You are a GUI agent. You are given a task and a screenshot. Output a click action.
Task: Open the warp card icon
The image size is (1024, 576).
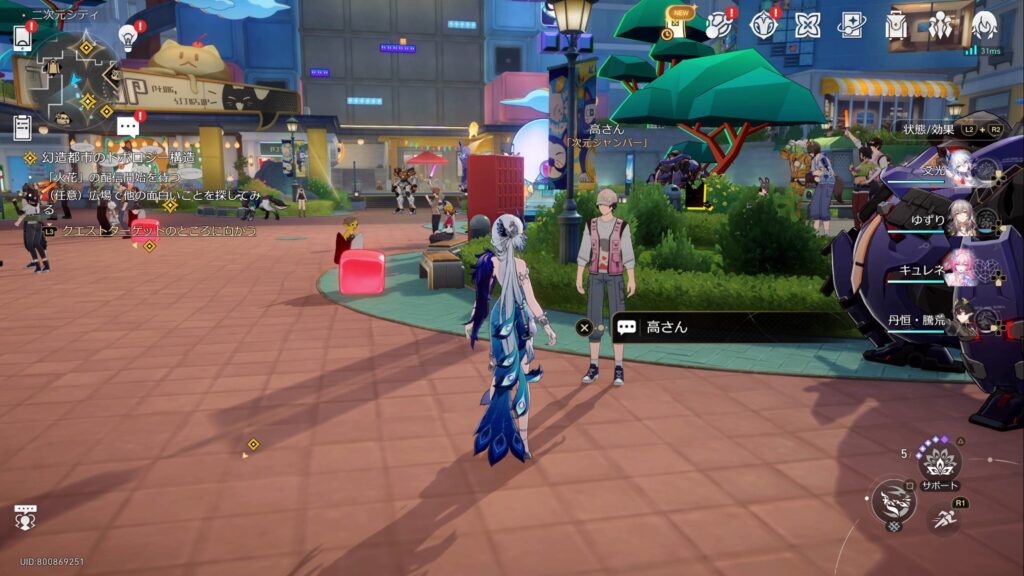click(x=852, y=26)
